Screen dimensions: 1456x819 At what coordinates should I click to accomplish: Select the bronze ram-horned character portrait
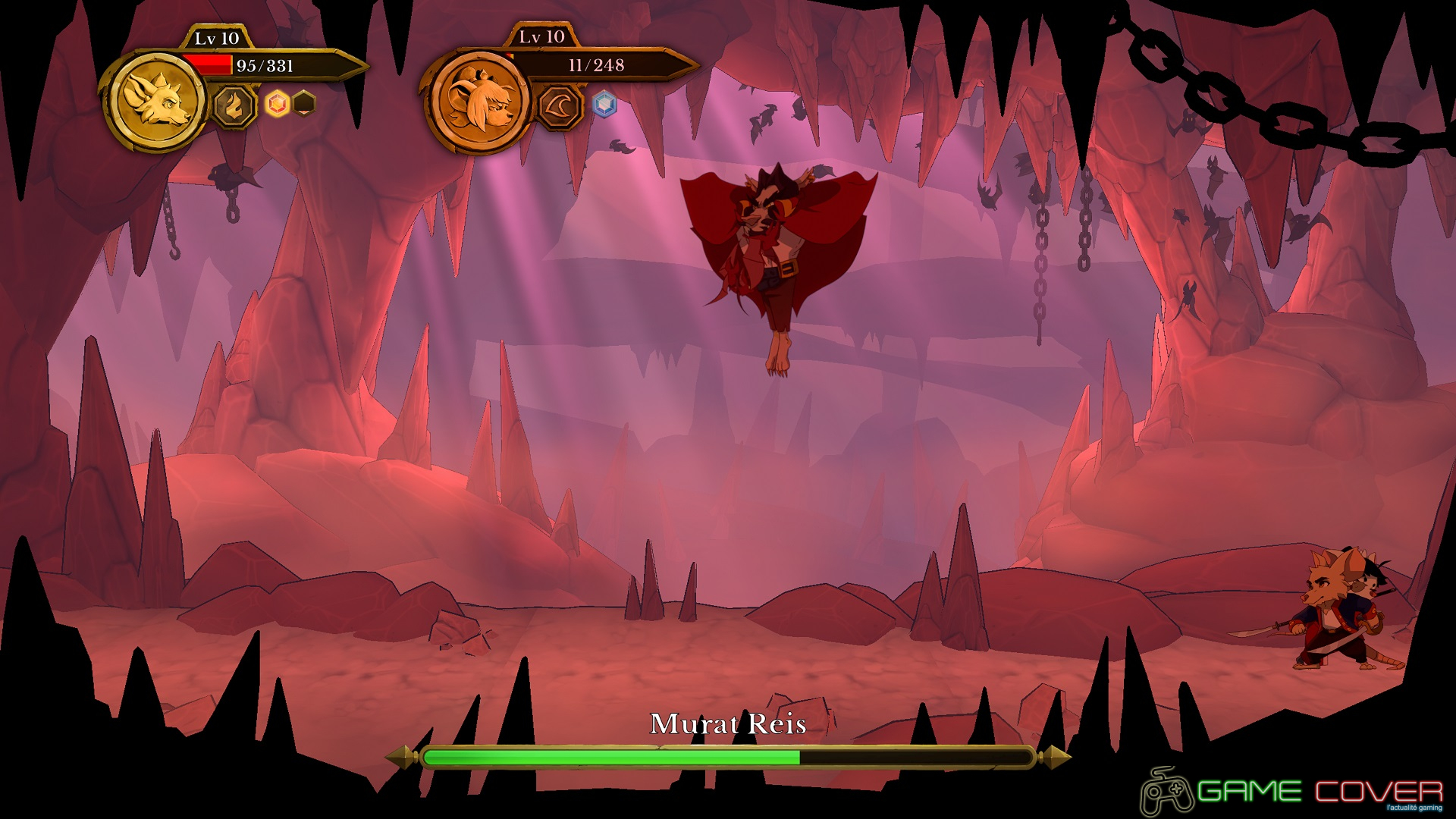pos(480,100)
